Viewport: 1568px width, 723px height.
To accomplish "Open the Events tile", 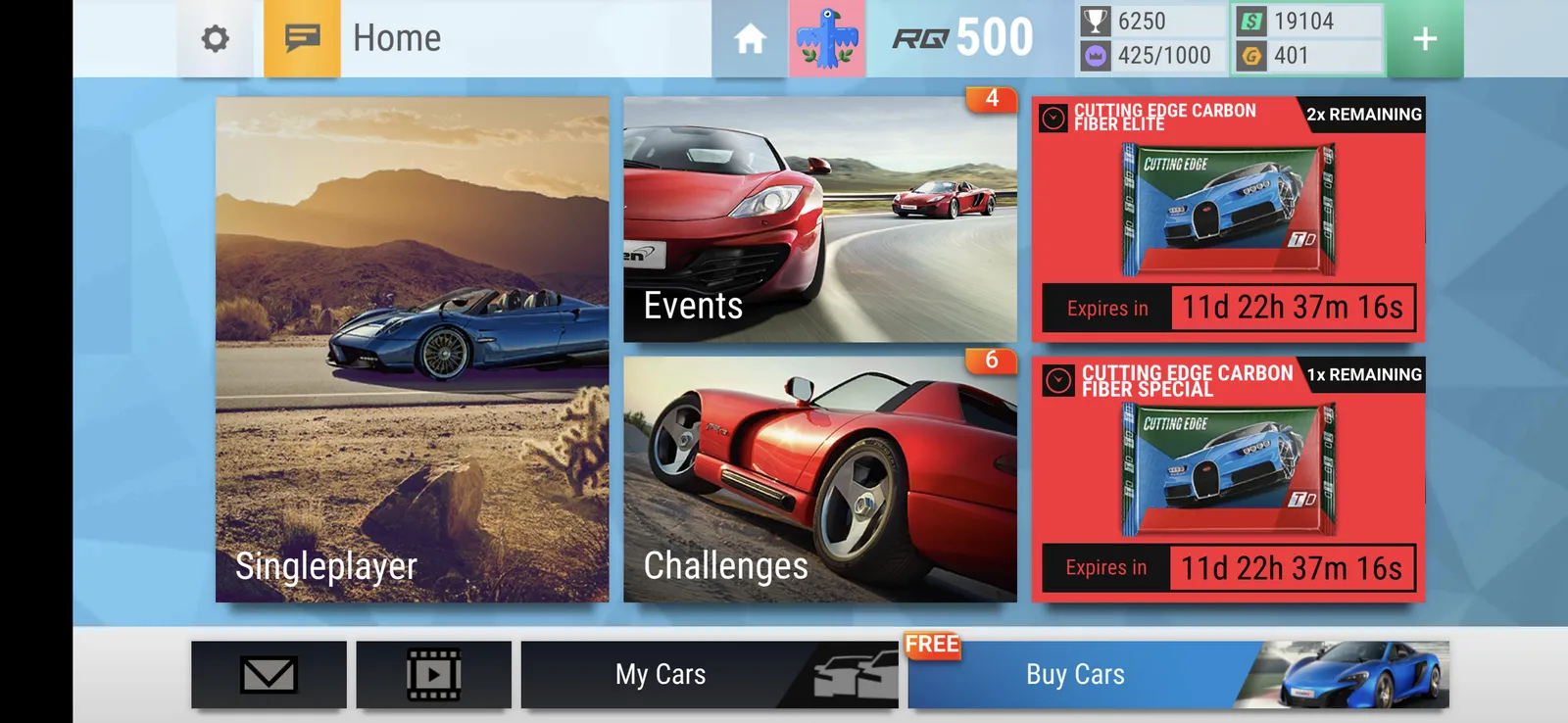I will coord(819,219).
